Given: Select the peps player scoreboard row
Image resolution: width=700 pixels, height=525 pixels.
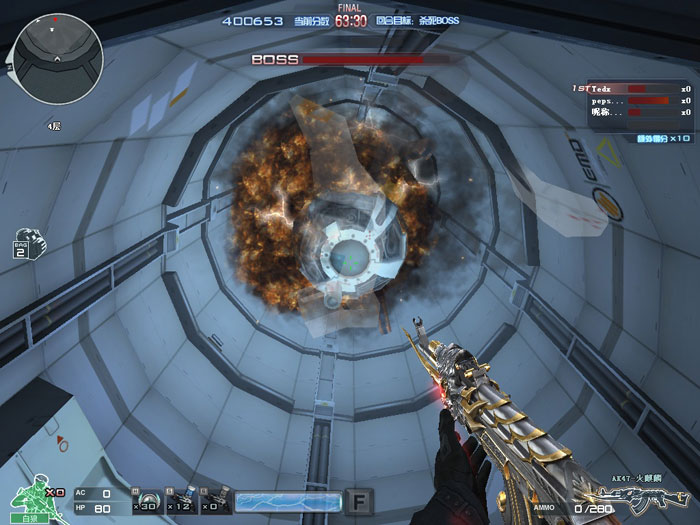Looking at the screenshot, I should 631,101.
